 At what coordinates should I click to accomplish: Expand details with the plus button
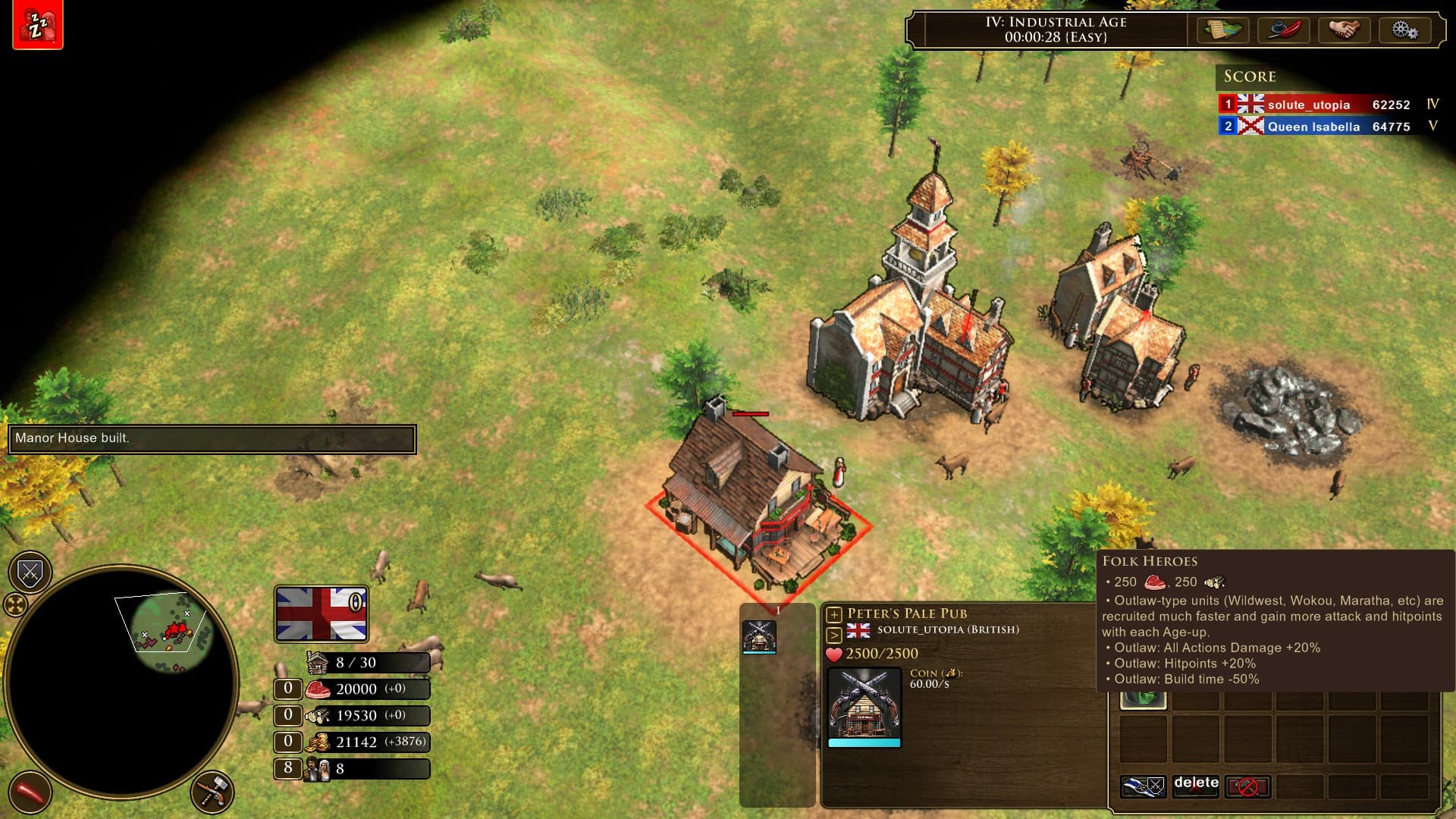[x=834, y=614]
